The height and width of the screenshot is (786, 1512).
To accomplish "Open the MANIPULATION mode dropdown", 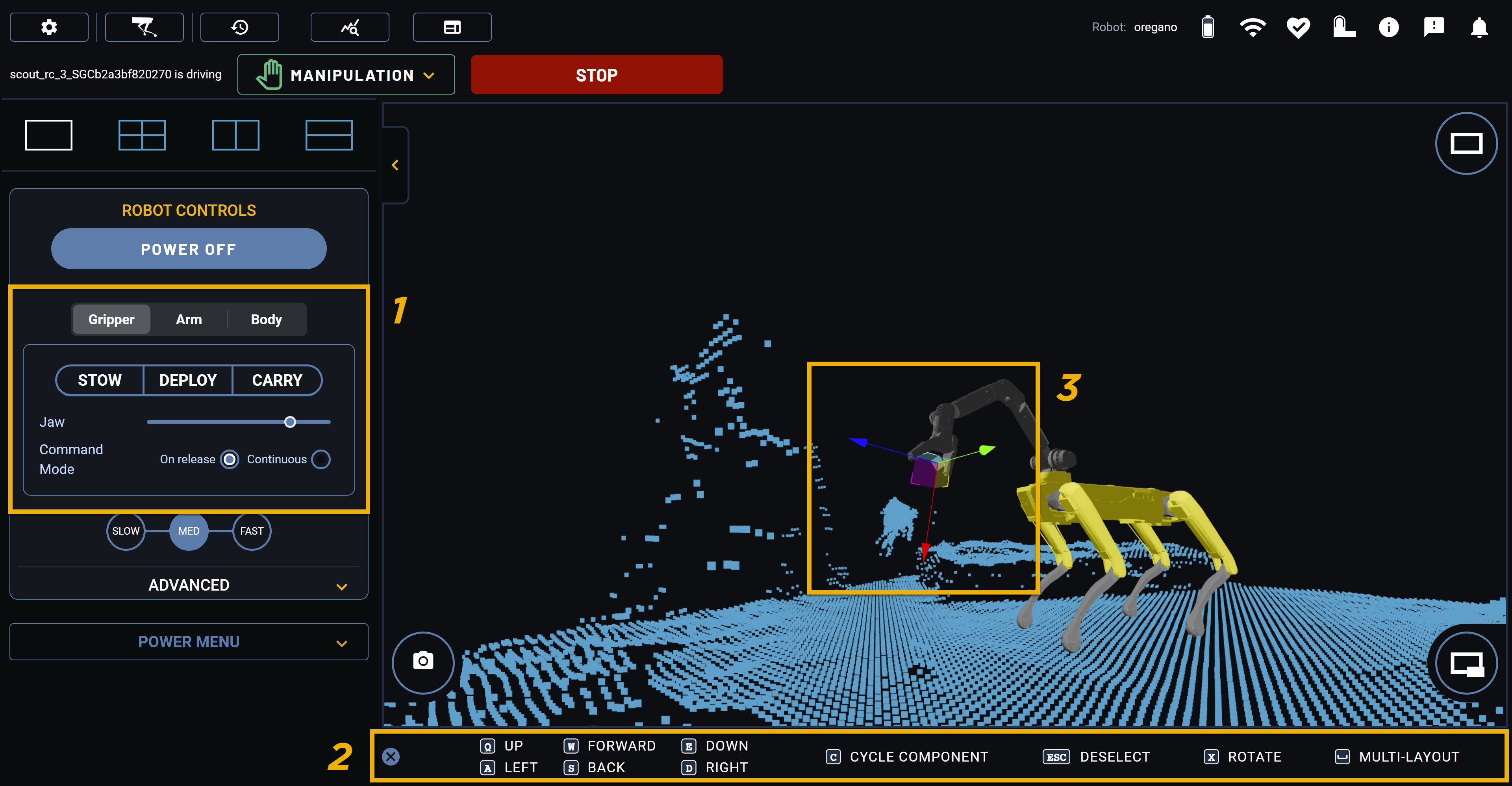I will 346,74.
